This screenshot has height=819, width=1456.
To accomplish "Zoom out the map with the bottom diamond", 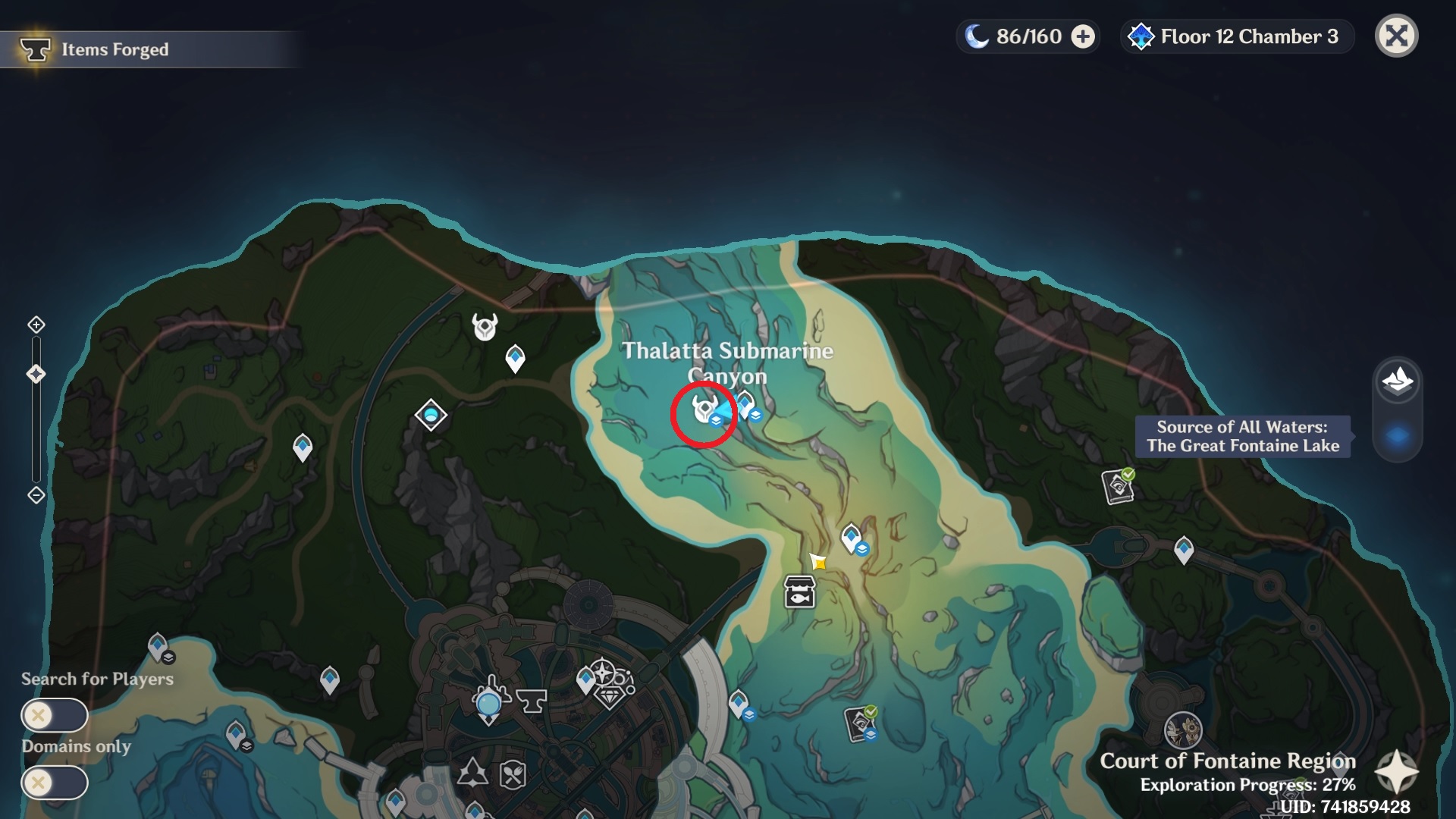I will 36,495.
